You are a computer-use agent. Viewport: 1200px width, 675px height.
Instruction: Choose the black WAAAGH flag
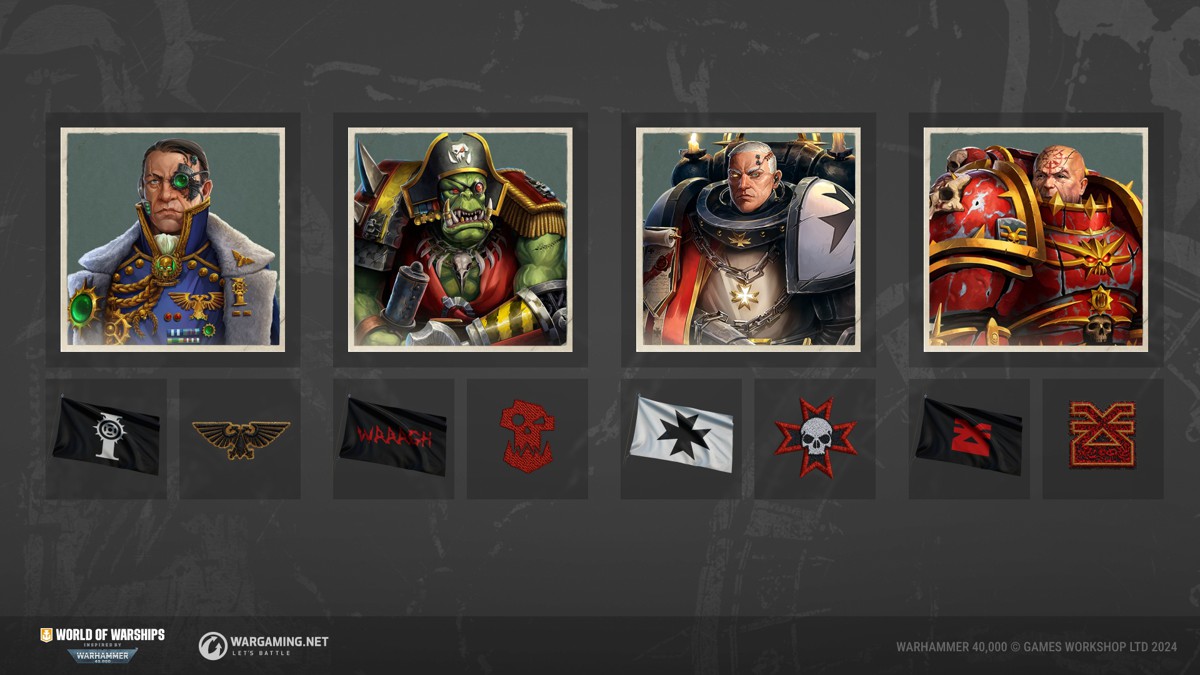pos(393,437)
